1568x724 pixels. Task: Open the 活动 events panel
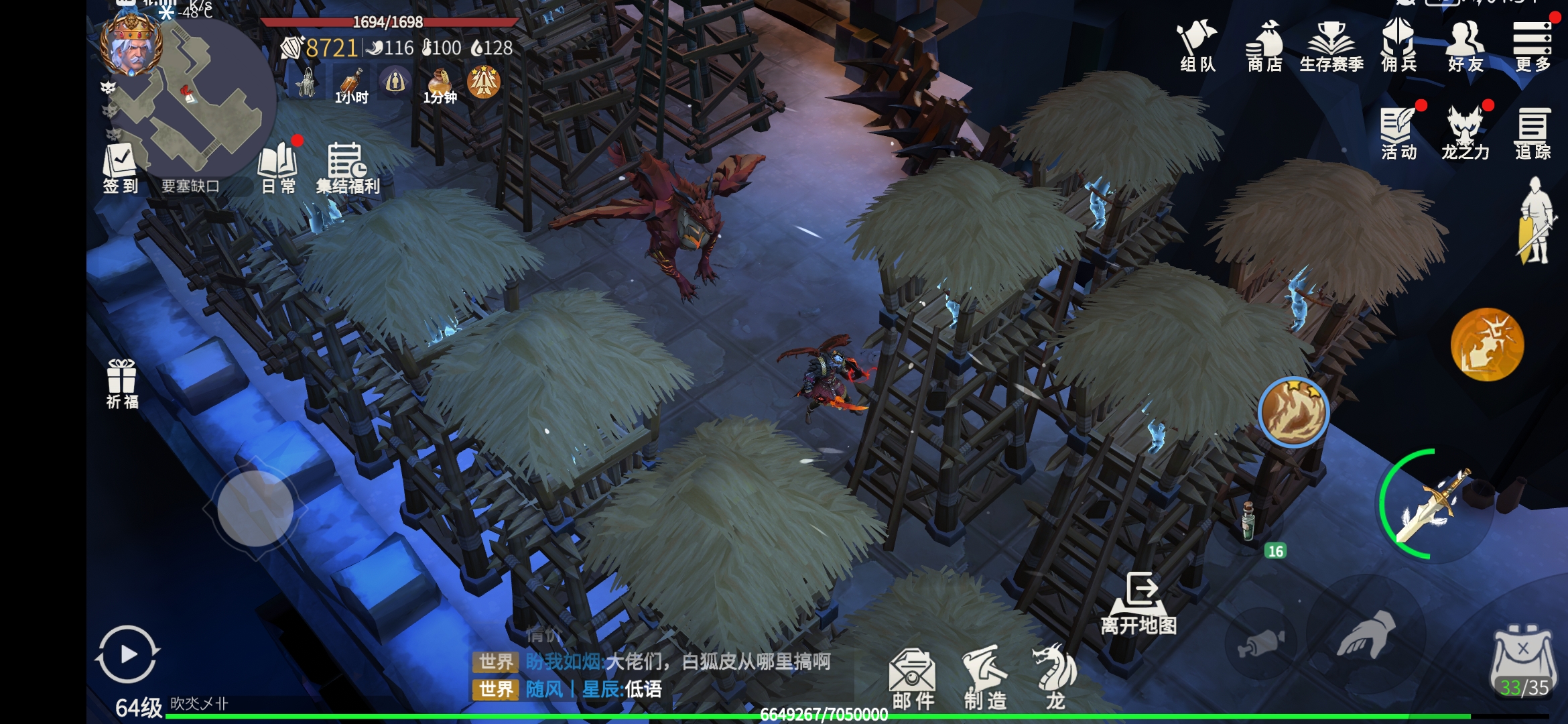click(x=1398, y=133)
